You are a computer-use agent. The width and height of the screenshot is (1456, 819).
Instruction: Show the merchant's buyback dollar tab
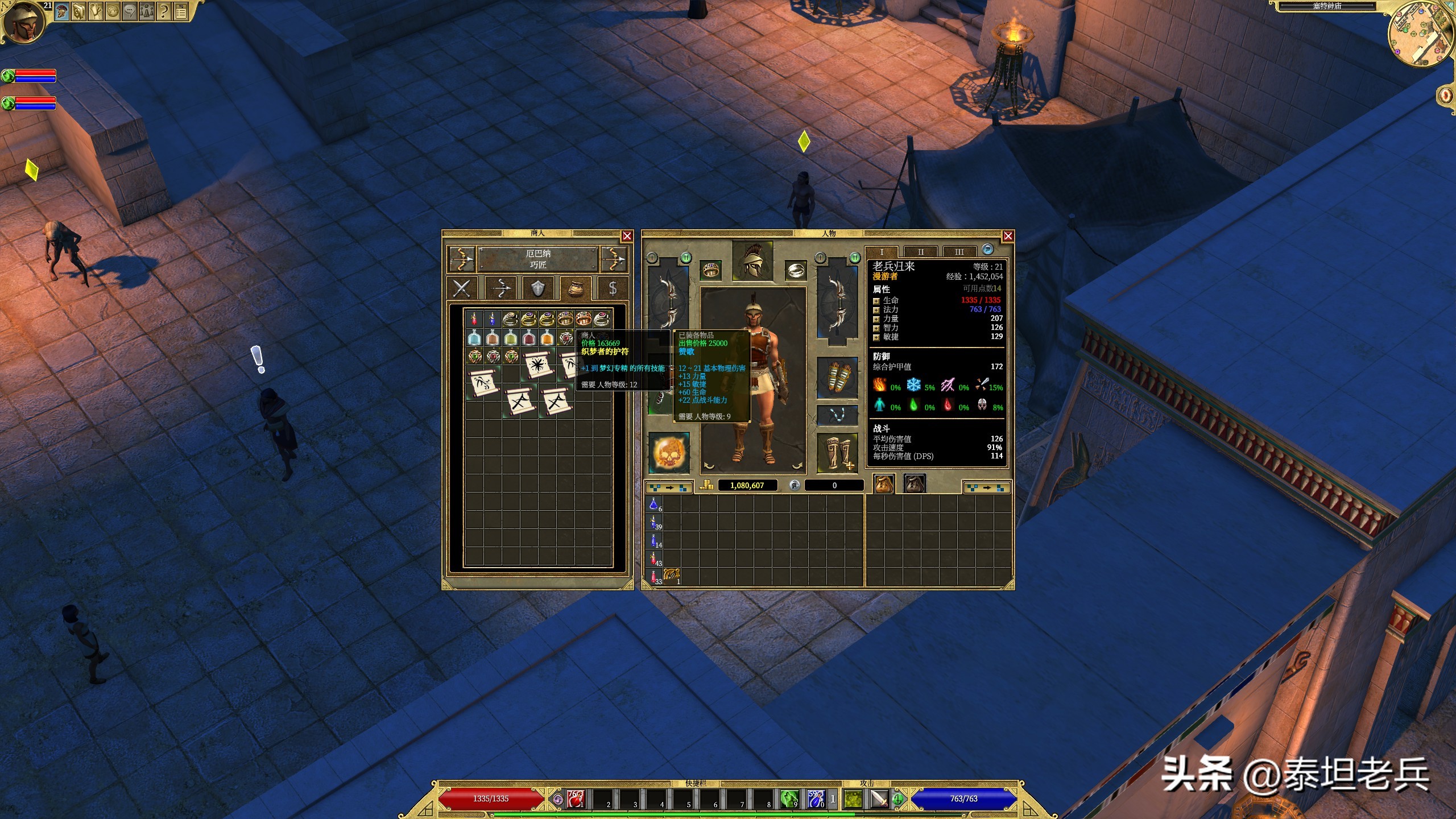(613, 288)
